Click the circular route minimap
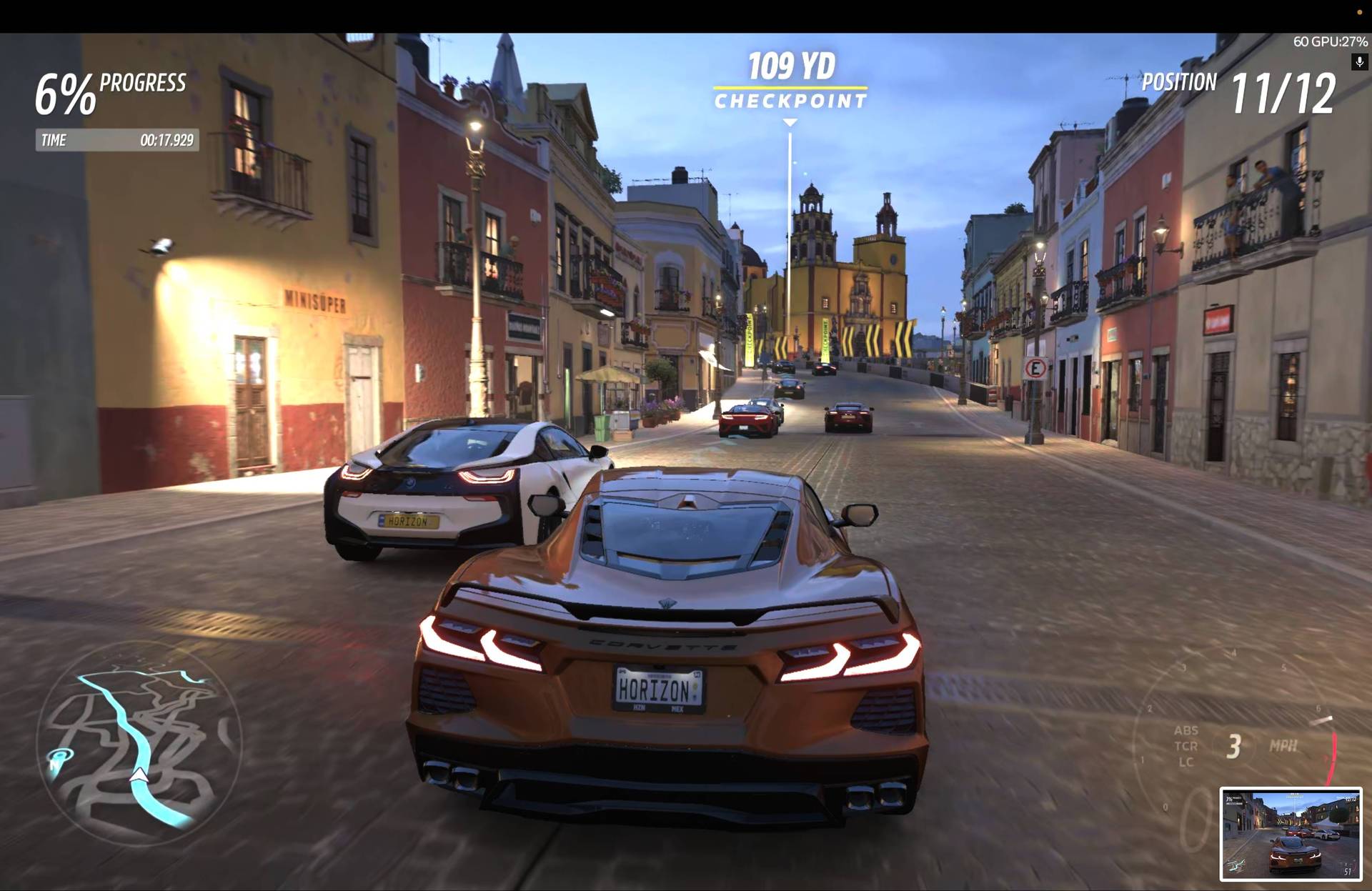1372x891 pixels. coord(139,745)
